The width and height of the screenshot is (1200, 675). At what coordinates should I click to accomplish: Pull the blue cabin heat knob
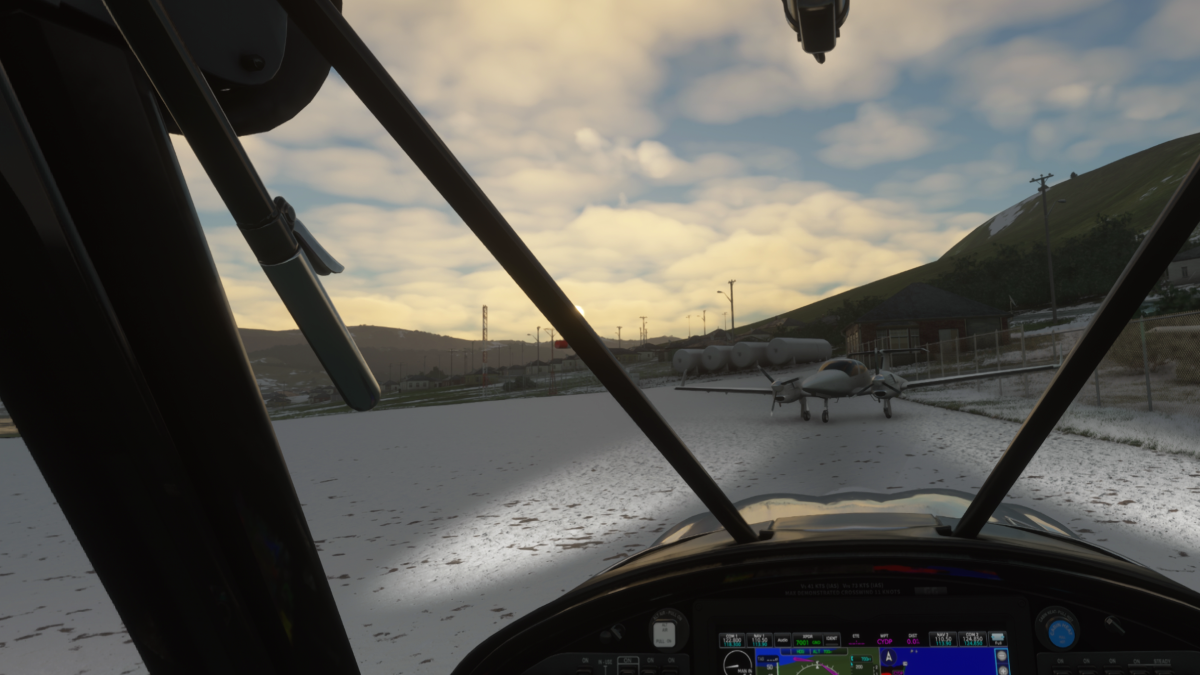tap(1060, 631)
